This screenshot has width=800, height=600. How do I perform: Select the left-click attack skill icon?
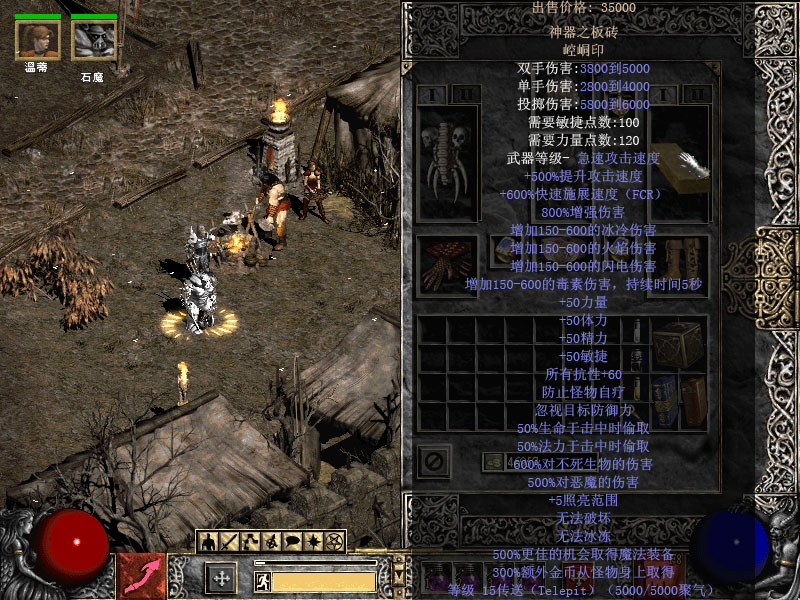click(141, 576)
